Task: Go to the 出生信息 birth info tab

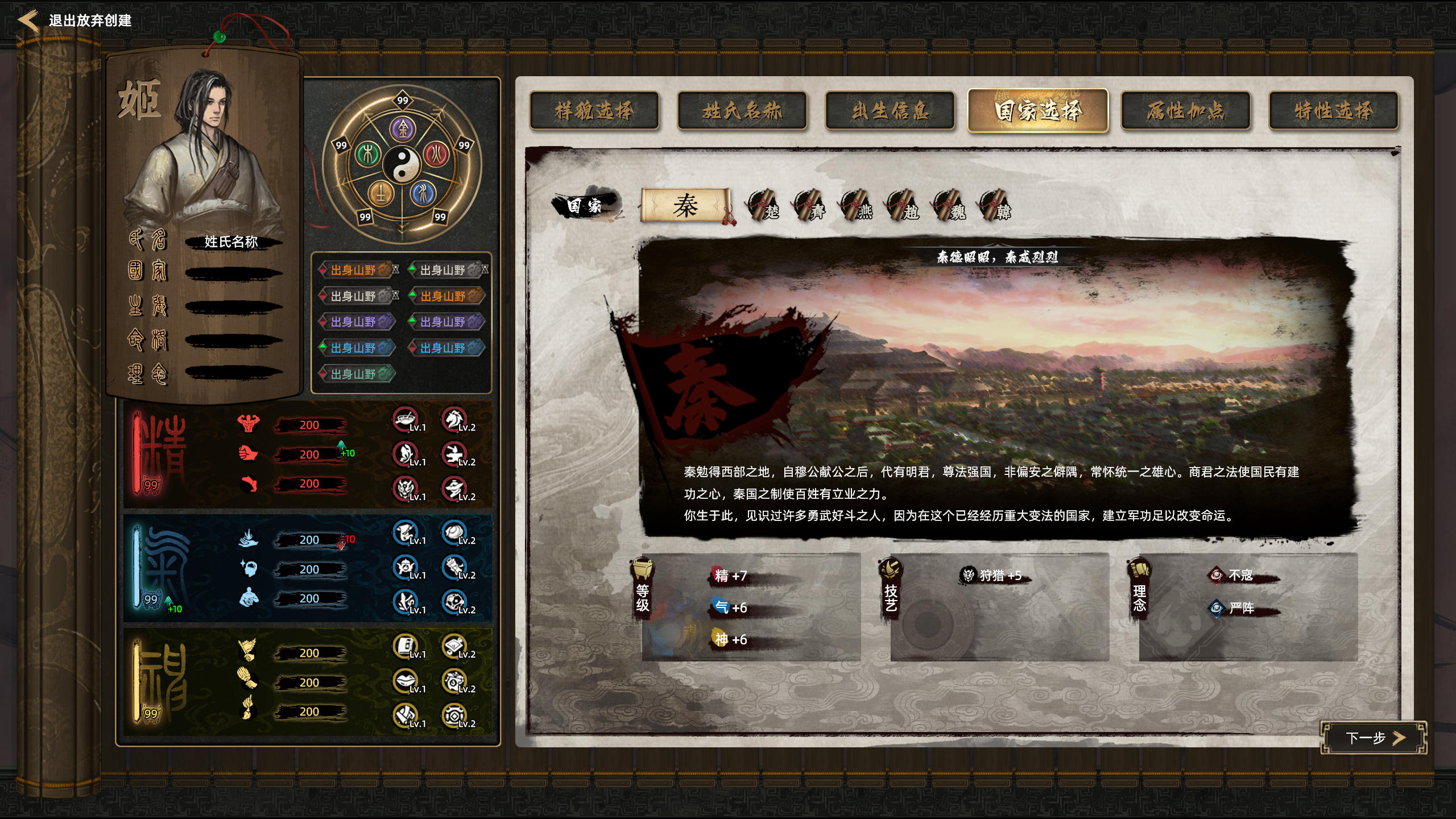Action: (x=890, y=111)
